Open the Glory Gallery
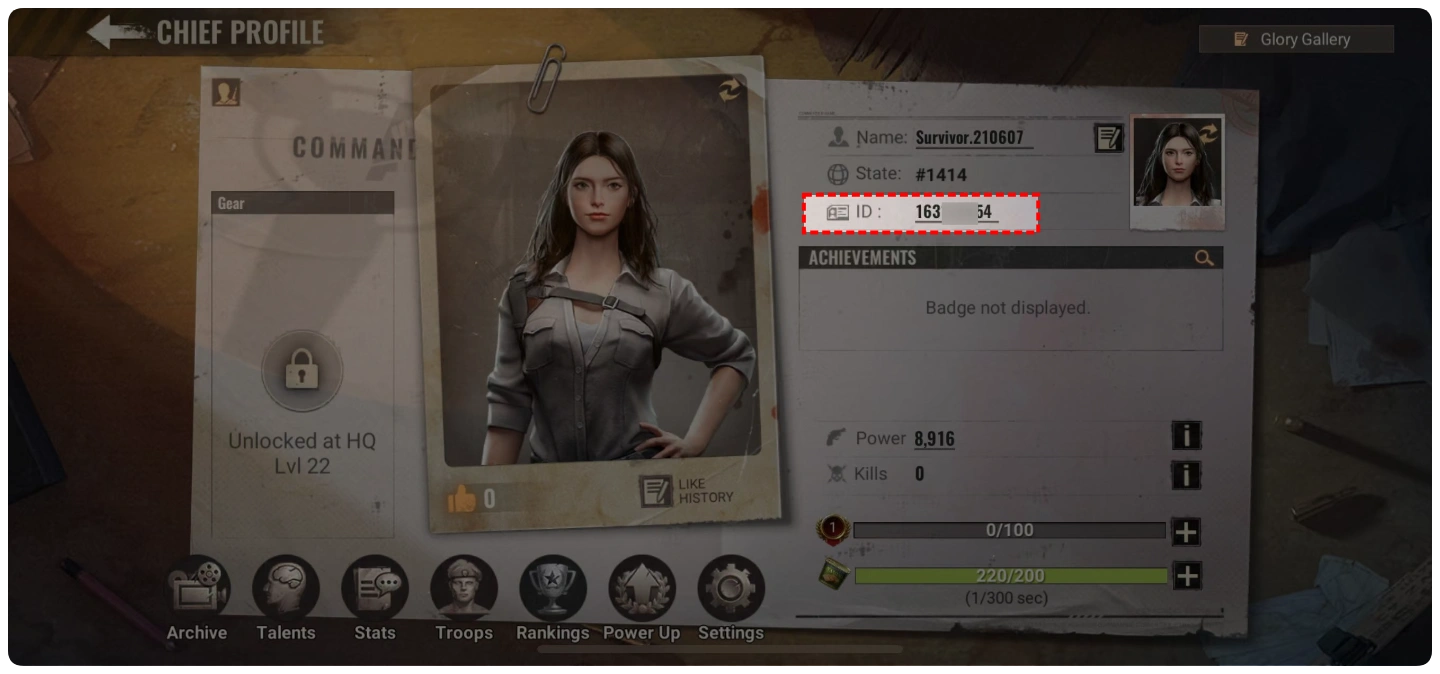Screen dimensions: 1440x674 1296,39
